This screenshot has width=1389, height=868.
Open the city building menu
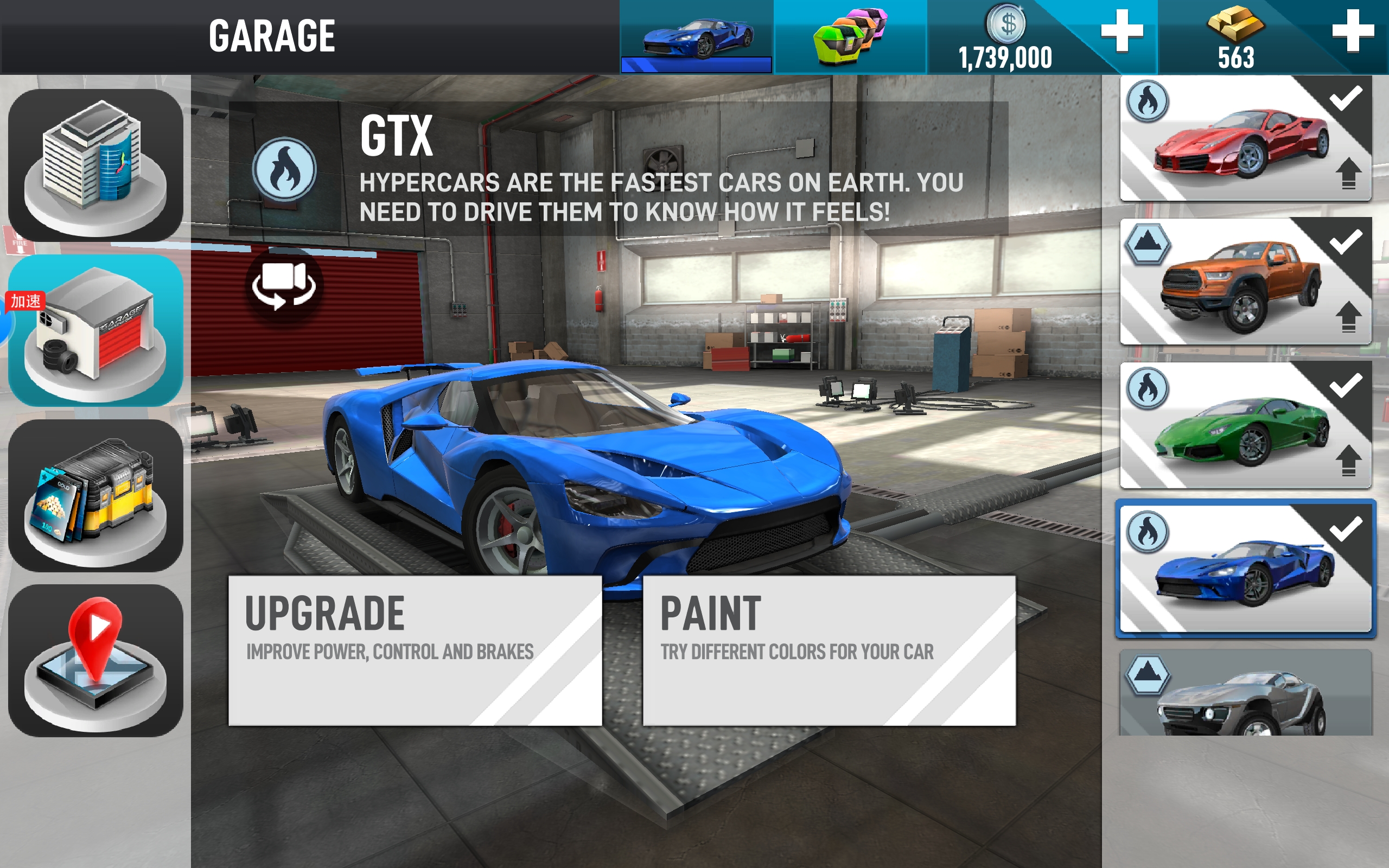pos(95,165)
